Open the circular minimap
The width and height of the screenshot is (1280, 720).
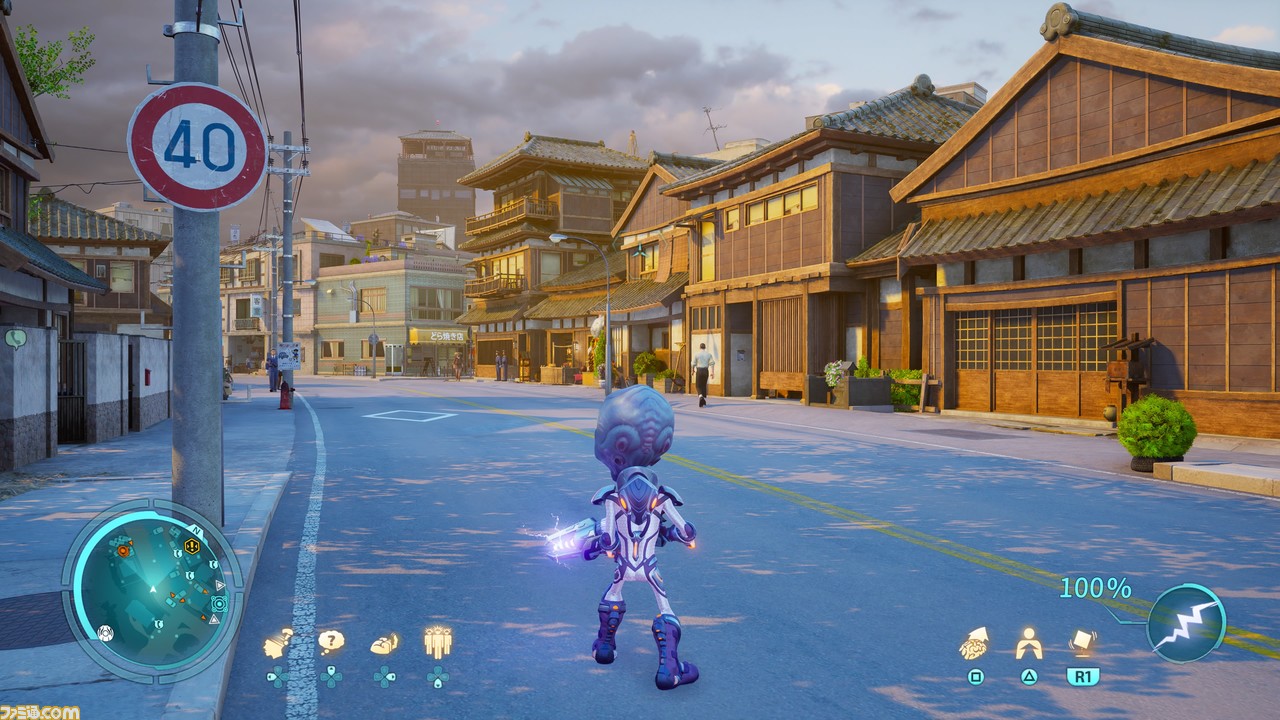coord(152,590)
